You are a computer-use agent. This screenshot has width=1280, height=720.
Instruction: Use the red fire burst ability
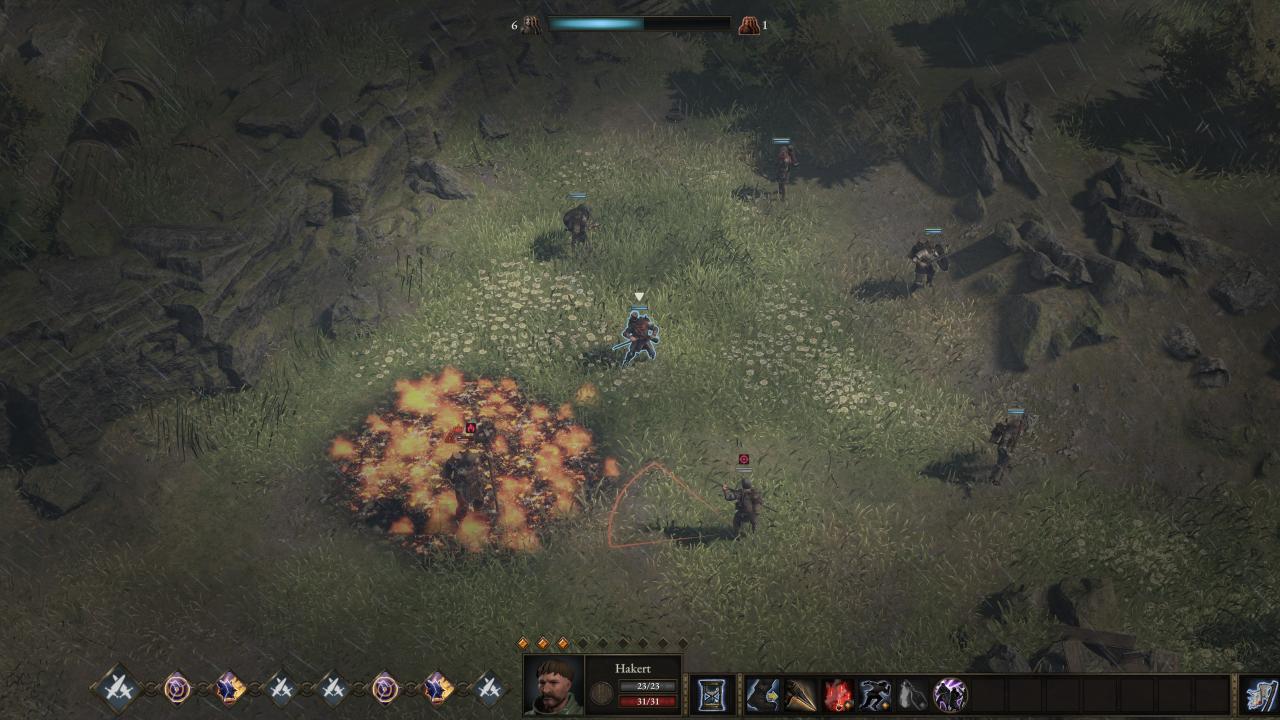(838, 694)
